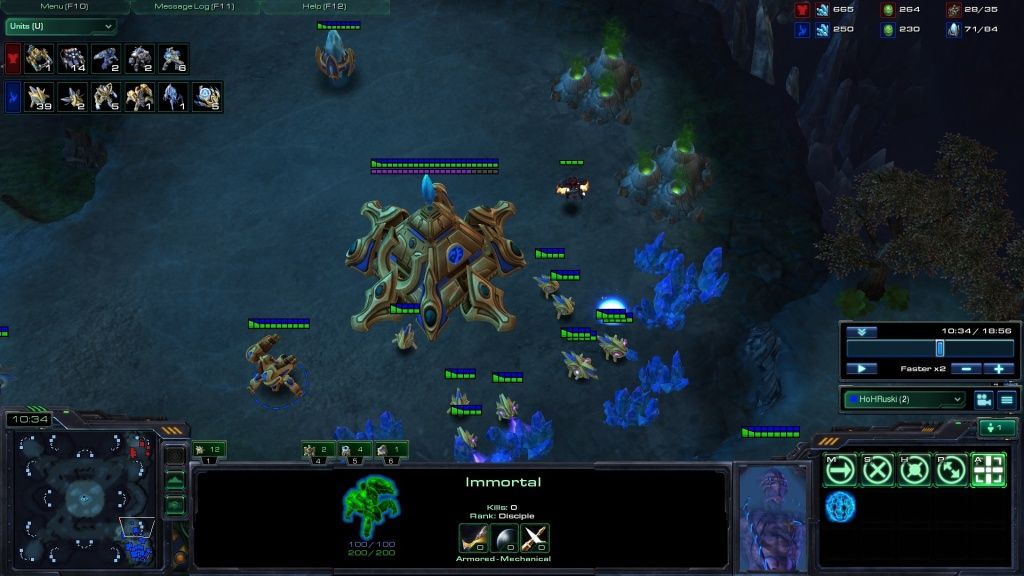The width and height of the screenshot is (1024, 576).
Task: Activate the Attack command
Action: click(988, 470)
